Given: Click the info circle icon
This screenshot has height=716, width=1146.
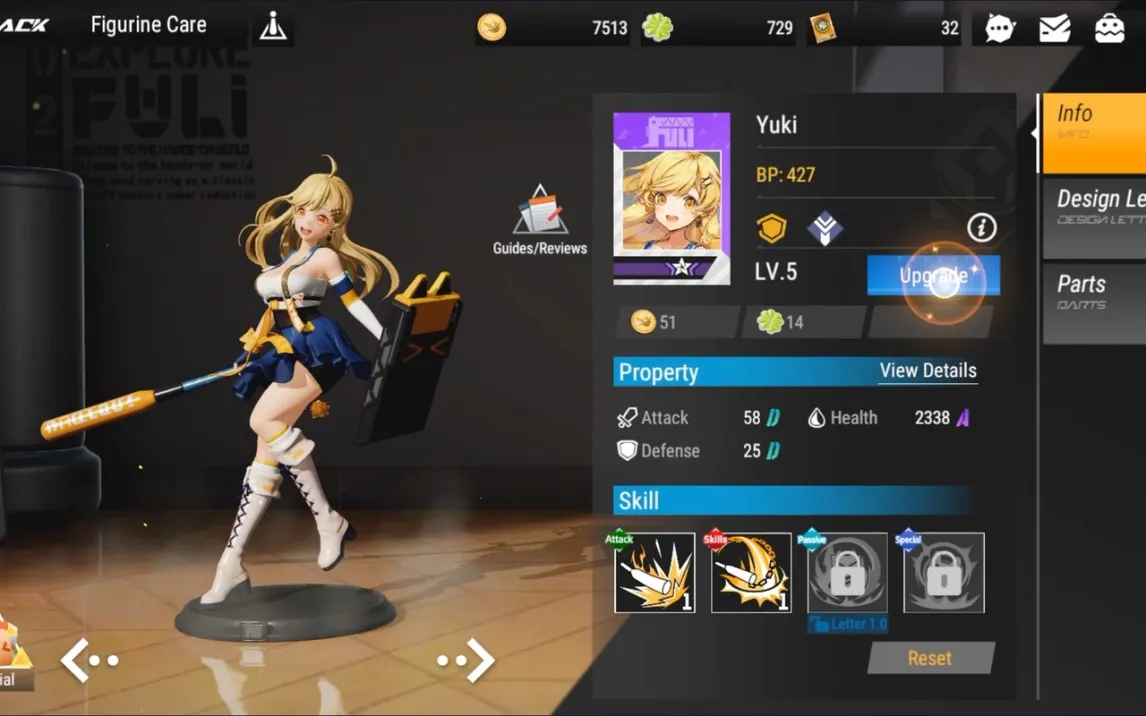Looking at the screenshot, I should [982, 228].
